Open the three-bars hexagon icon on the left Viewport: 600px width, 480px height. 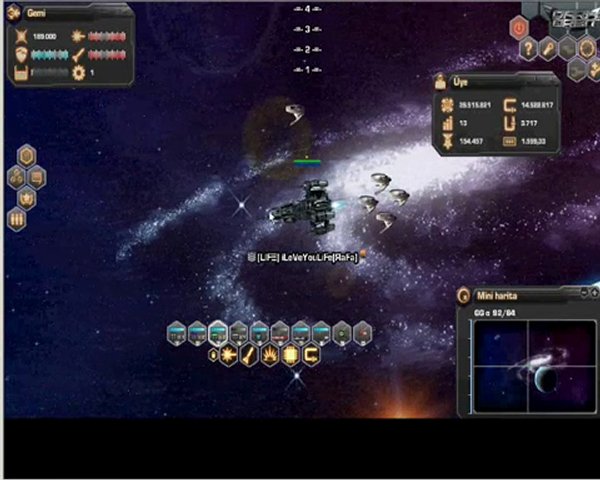click(17, 220)
